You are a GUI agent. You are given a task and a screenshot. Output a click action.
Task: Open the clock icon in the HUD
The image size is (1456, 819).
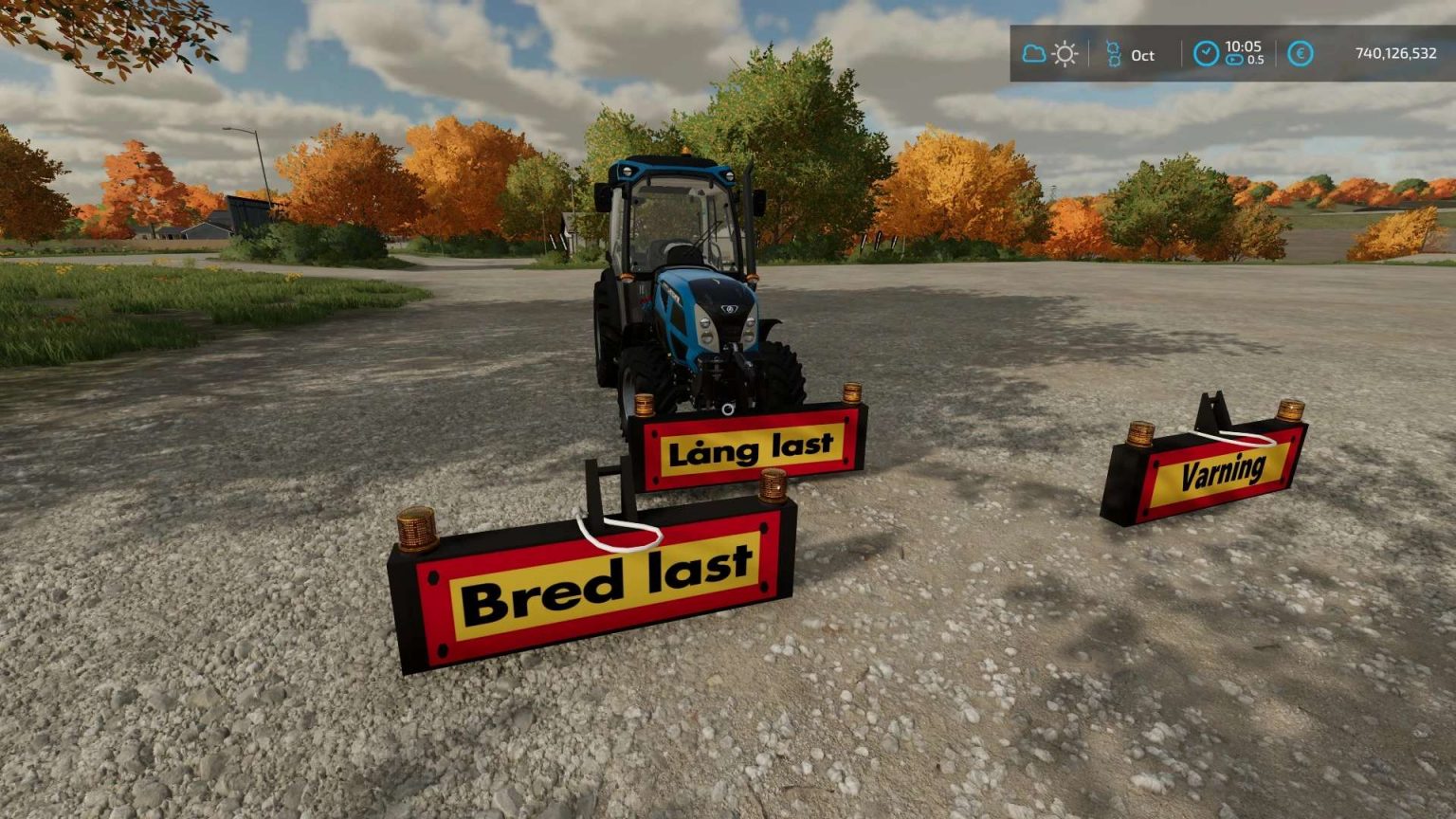tap(1207, 54)
